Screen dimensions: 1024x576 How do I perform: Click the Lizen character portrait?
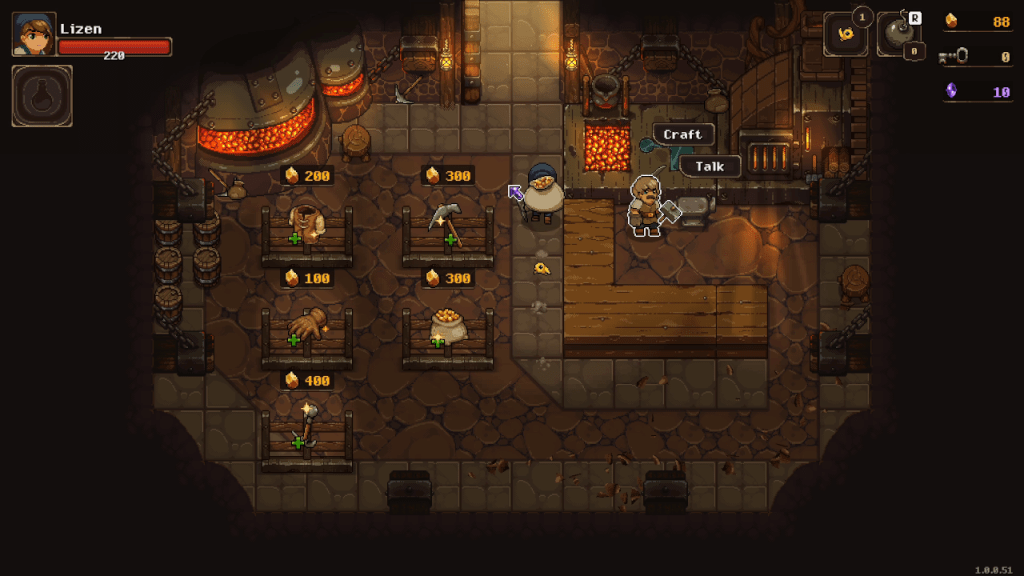[34, 35]
